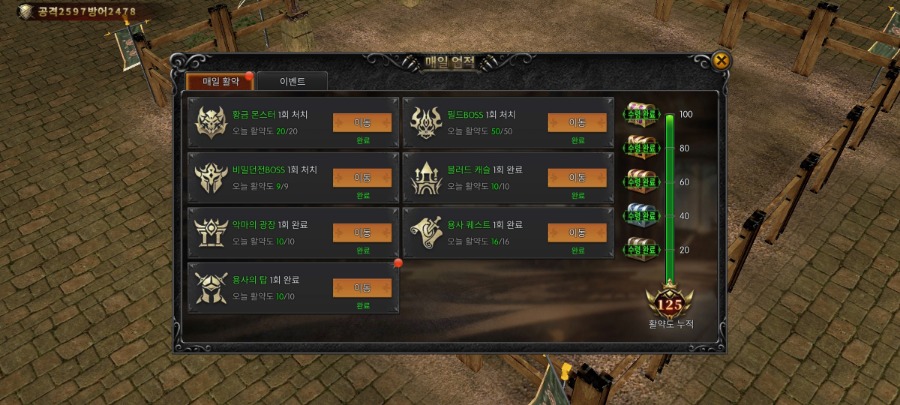Click 이동 for 황금 몬스터 quest
This screenshot has width=900, height=405.
tap(362, 122)
